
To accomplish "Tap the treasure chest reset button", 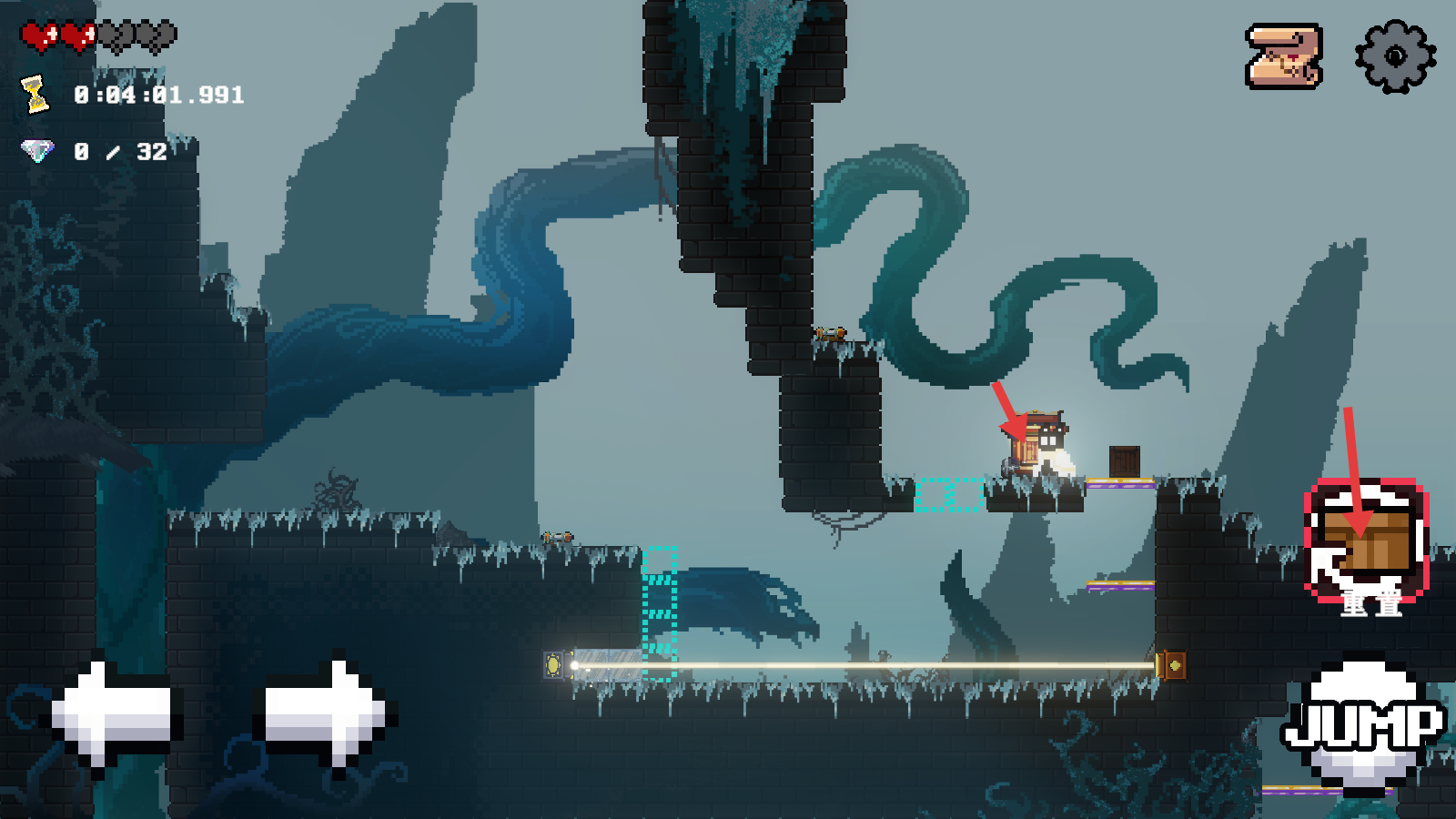I will 1367,543.
